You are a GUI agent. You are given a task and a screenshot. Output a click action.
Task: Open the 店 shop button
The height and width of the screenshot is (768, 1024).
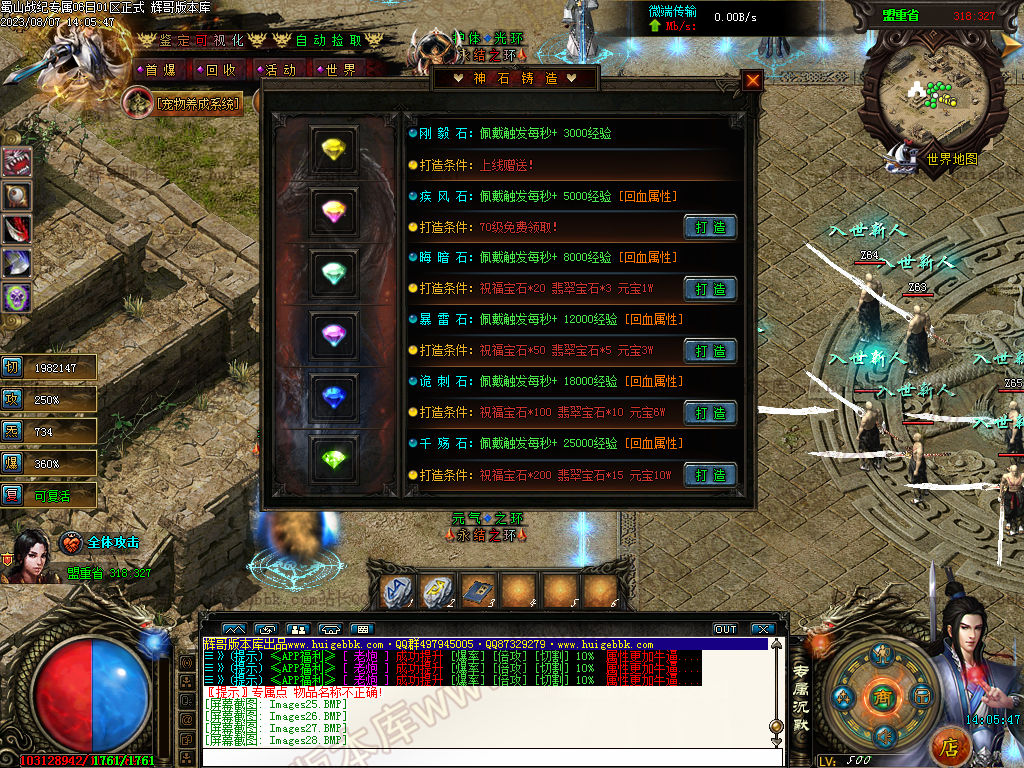click(x=949, y=746)
